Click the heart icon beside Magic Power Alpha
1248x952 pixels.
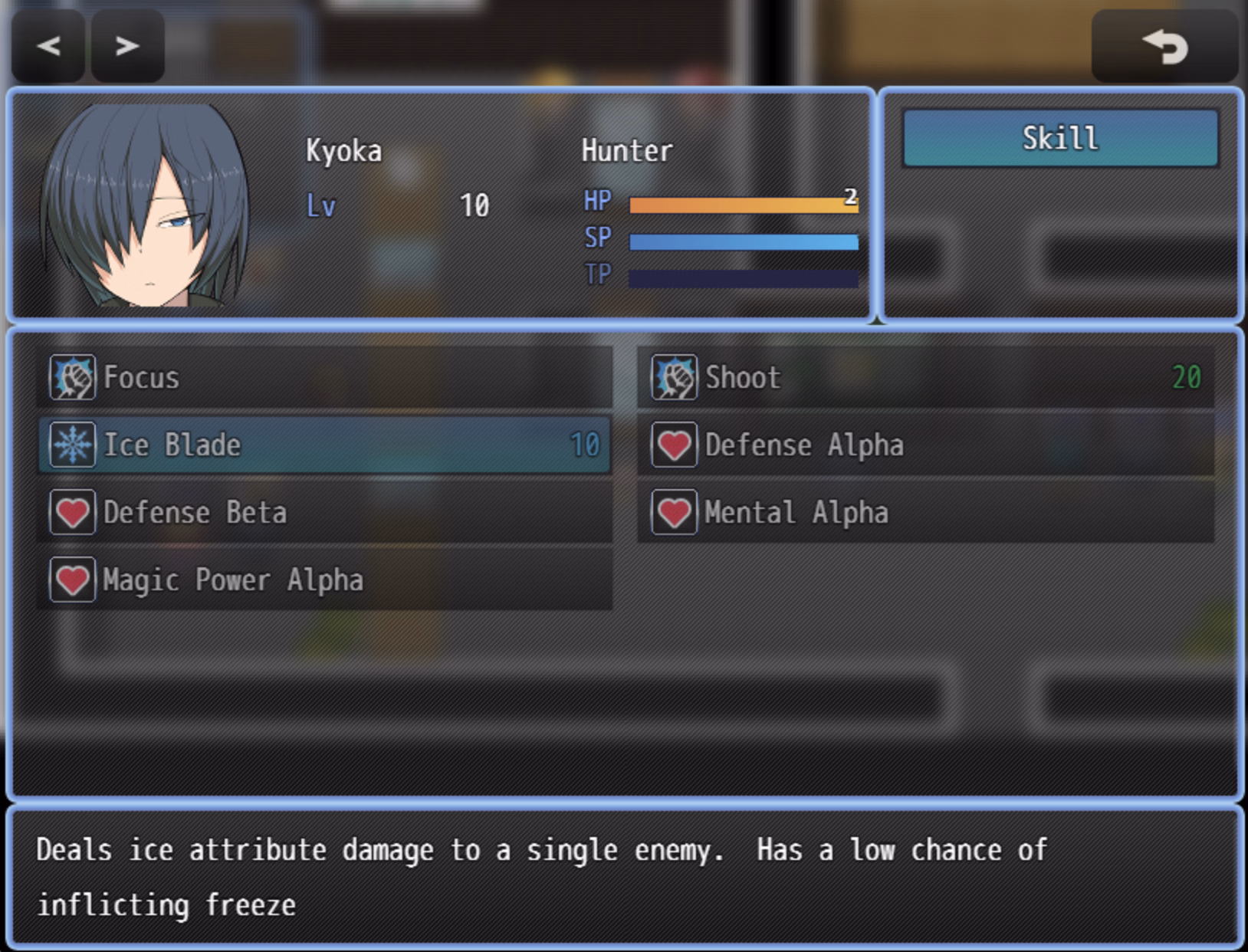[x=72, y=579]
